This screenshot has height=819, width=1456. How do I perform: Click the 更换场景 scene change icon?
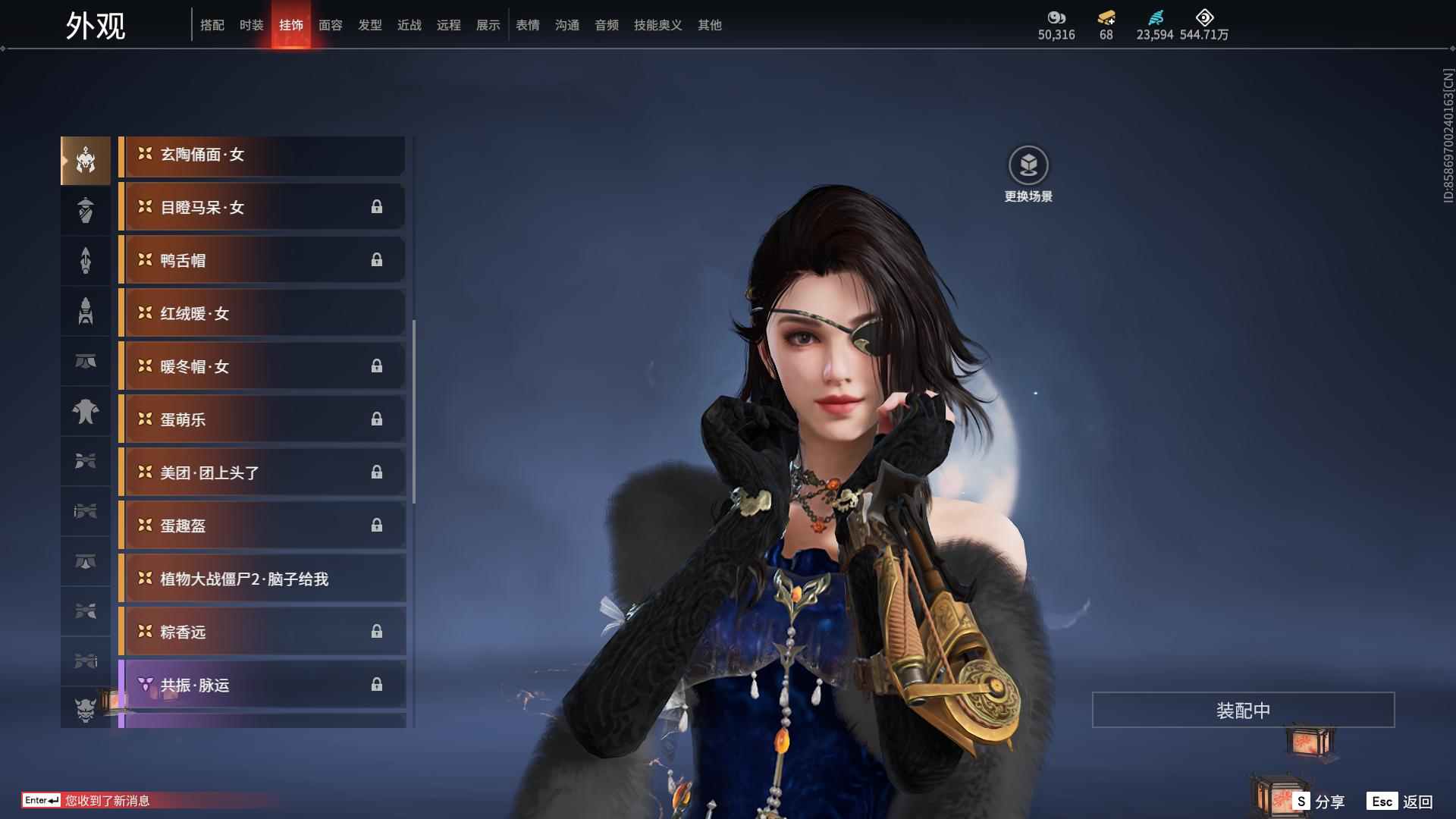pos(1028,166)
